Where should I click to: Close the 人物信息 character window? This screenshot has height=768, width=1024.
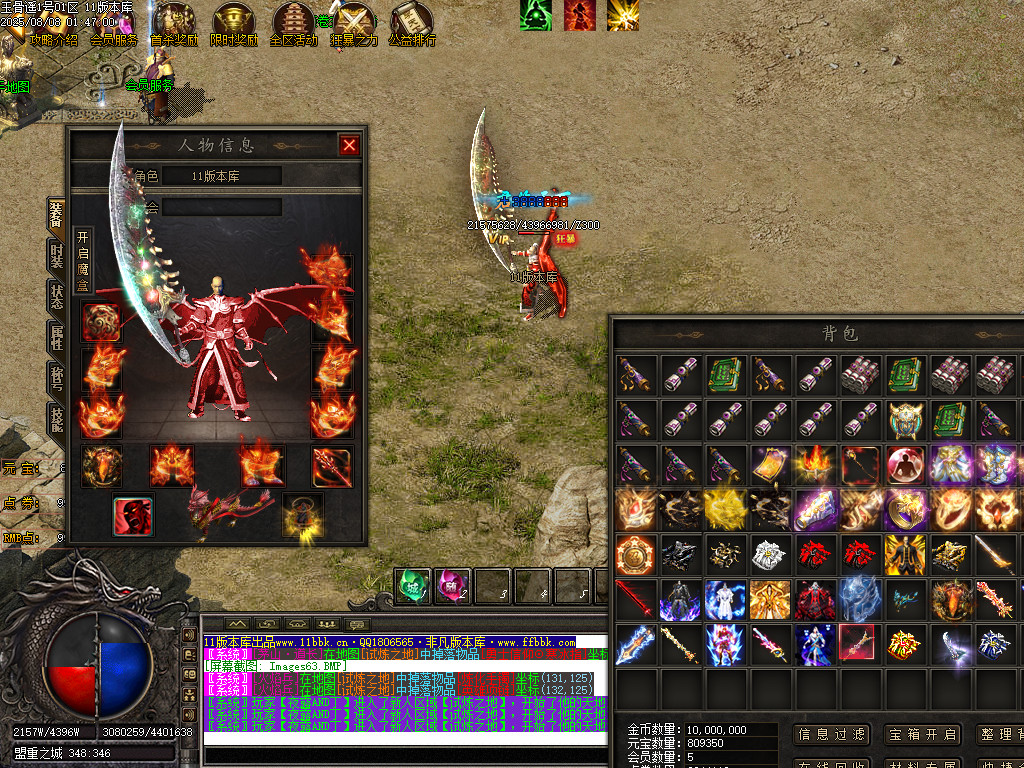[349, 145]
